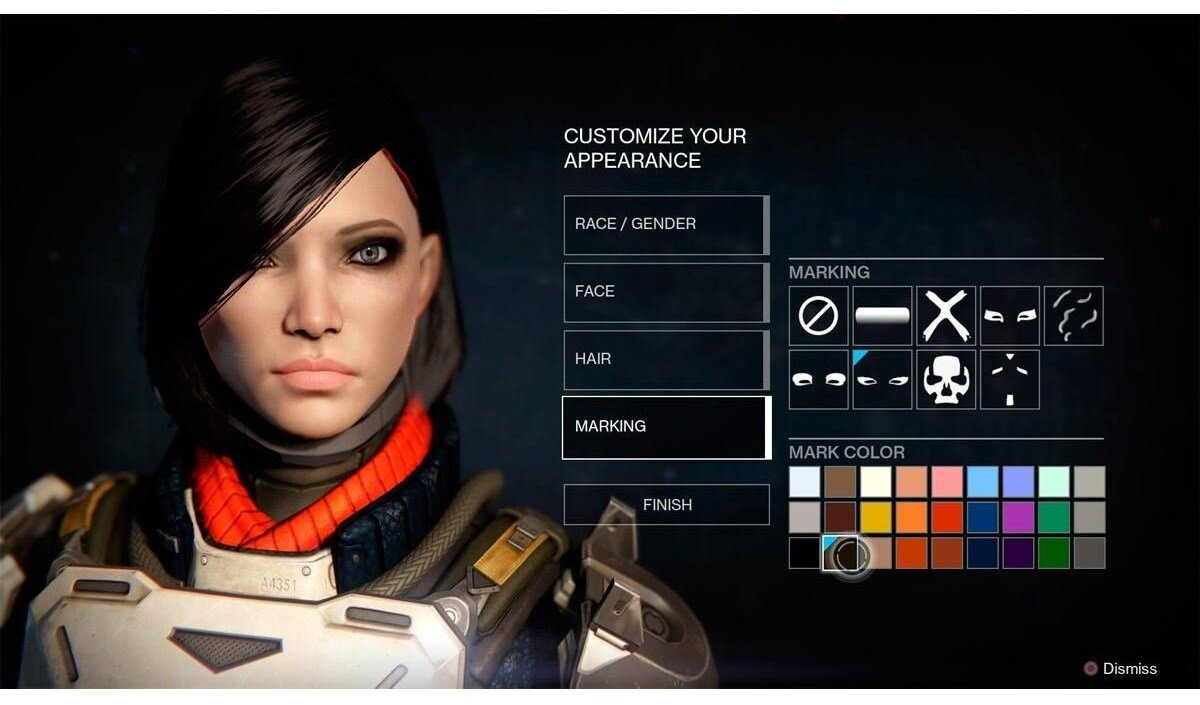
Task: Choose the horizontal bar marking
Action: click(882, 316)
